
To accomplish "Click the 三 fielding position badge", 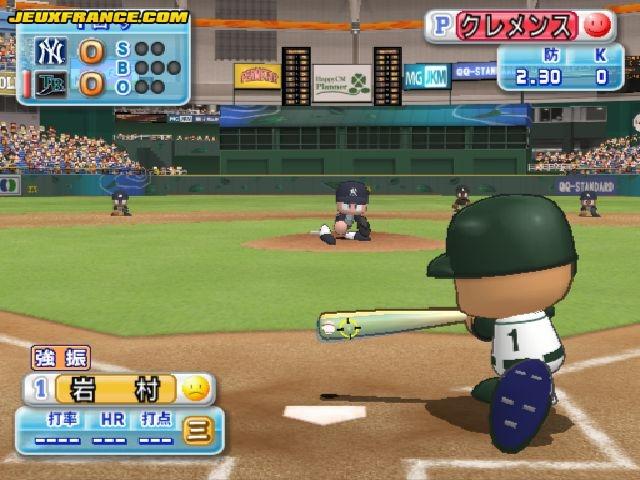I will pos(197,433).
